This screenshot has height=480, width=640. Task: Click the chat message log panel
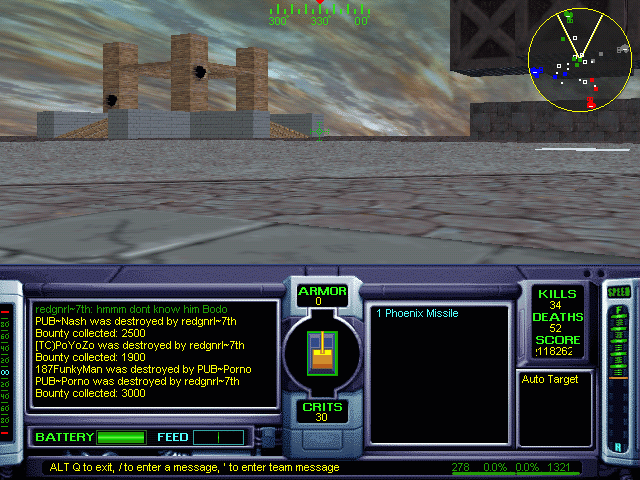point(154,353)
